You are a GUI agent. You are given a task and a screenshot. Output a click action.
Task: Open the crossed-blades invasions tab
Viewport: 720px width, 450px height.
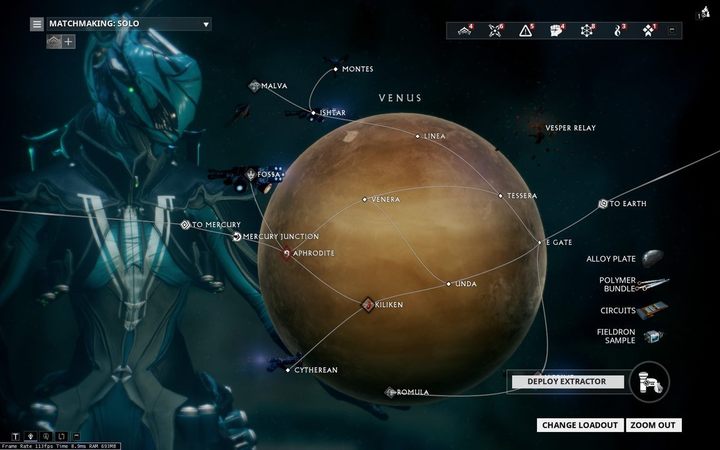[494, 30]
